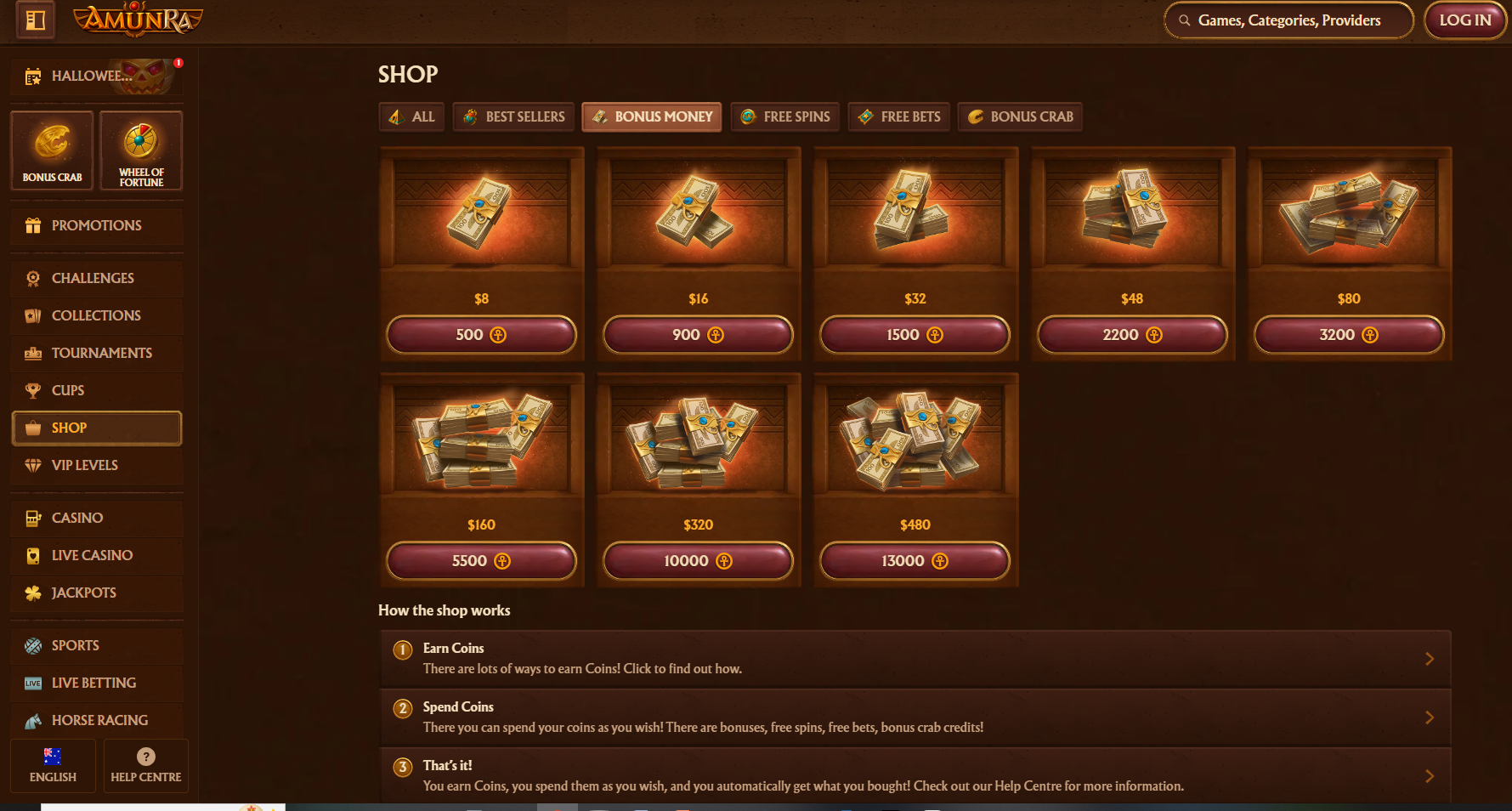Screen dimensions: 1512x811
Task: Show all shop items with ALL tab
Action: [x=411, y=116]
